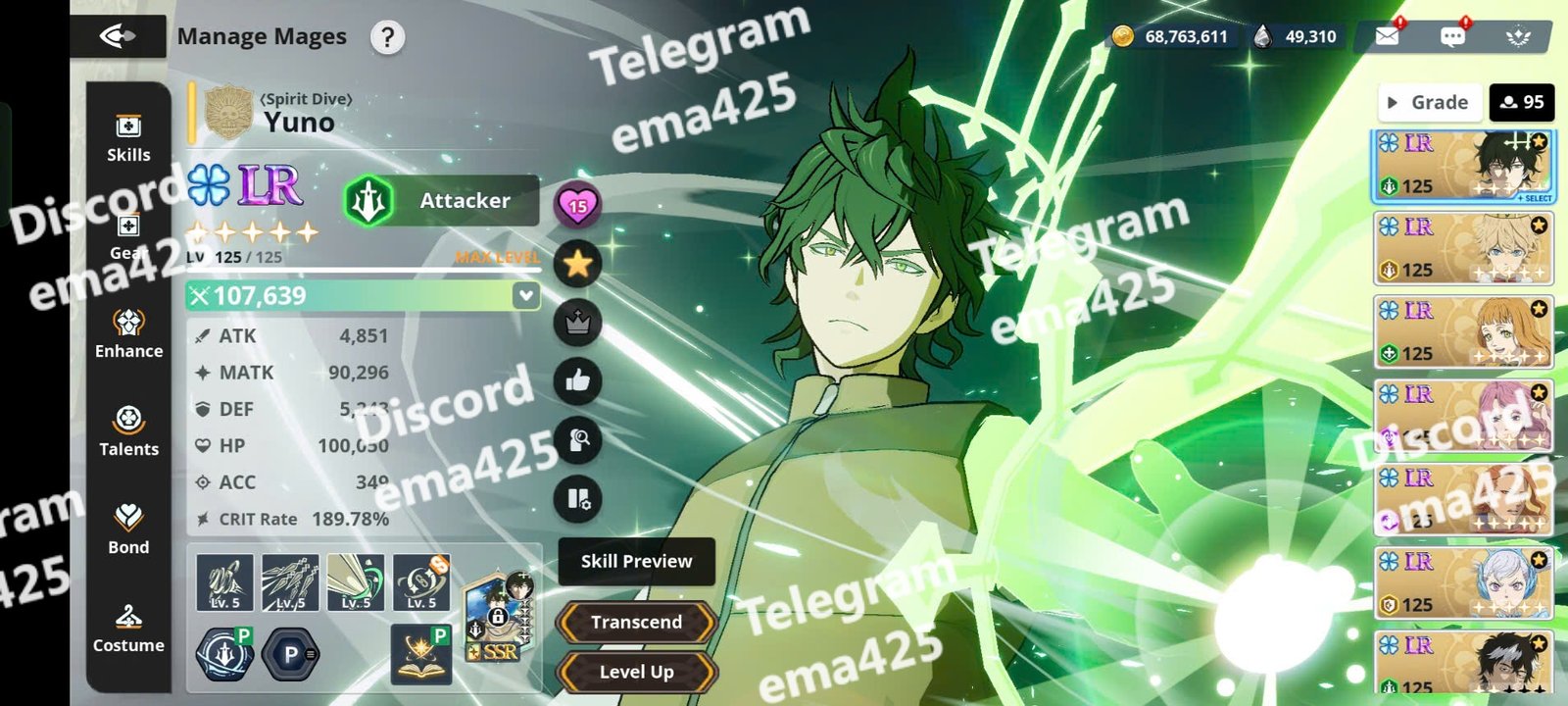1568x706 pixels.
Task: Open the mail inbox
Action: tap(1387, 36)
